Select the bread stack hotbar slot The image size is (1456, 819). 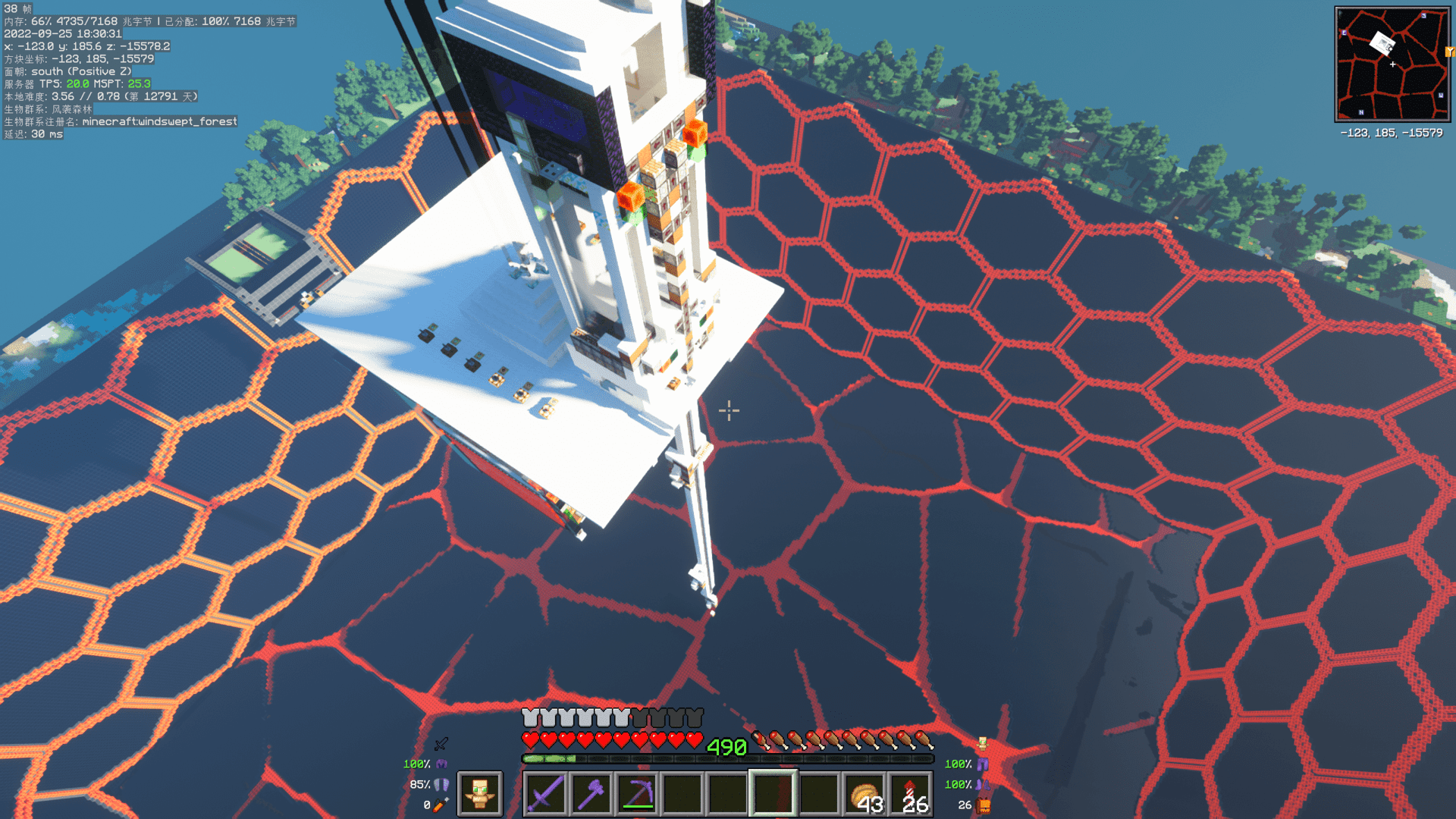coord(864,794)
